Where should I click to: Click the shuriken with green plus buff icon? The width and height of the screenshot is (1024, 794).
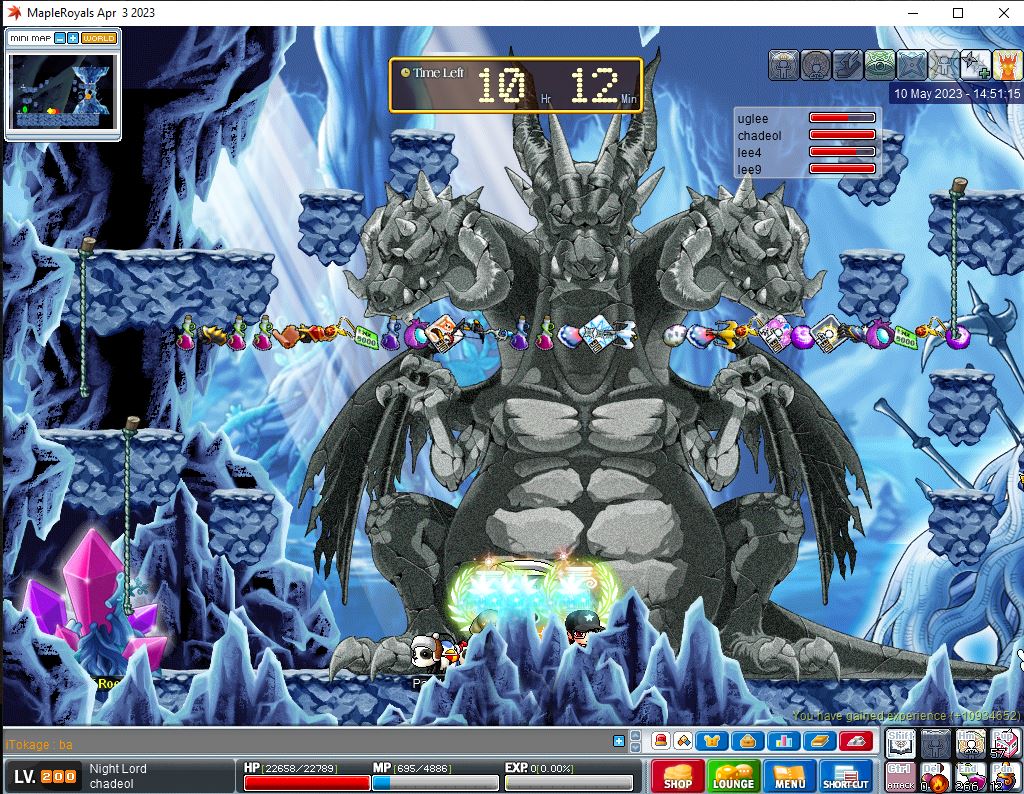point(973,65)
